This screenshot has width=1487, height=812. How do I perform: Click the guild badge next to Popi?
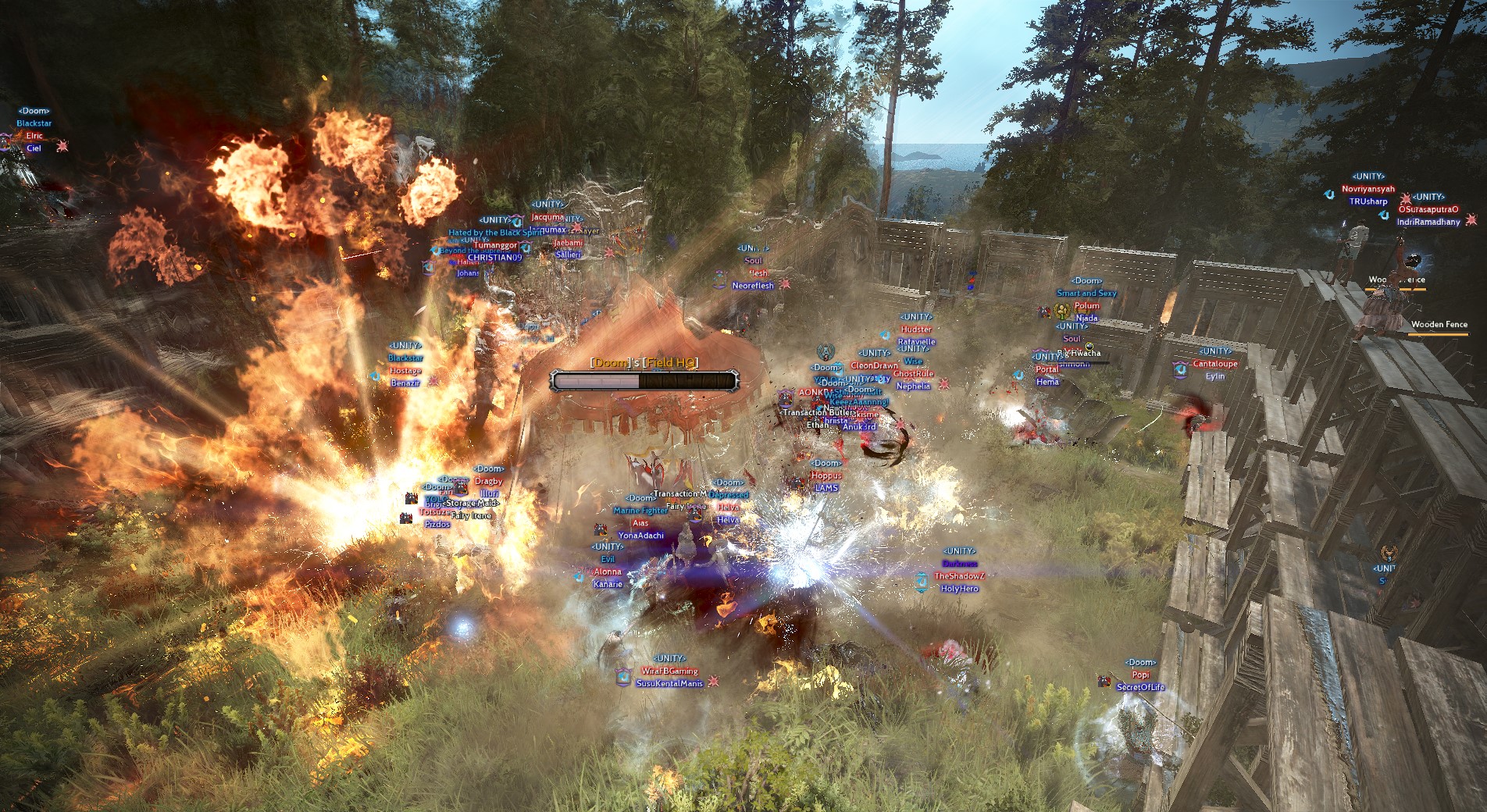1104,682
